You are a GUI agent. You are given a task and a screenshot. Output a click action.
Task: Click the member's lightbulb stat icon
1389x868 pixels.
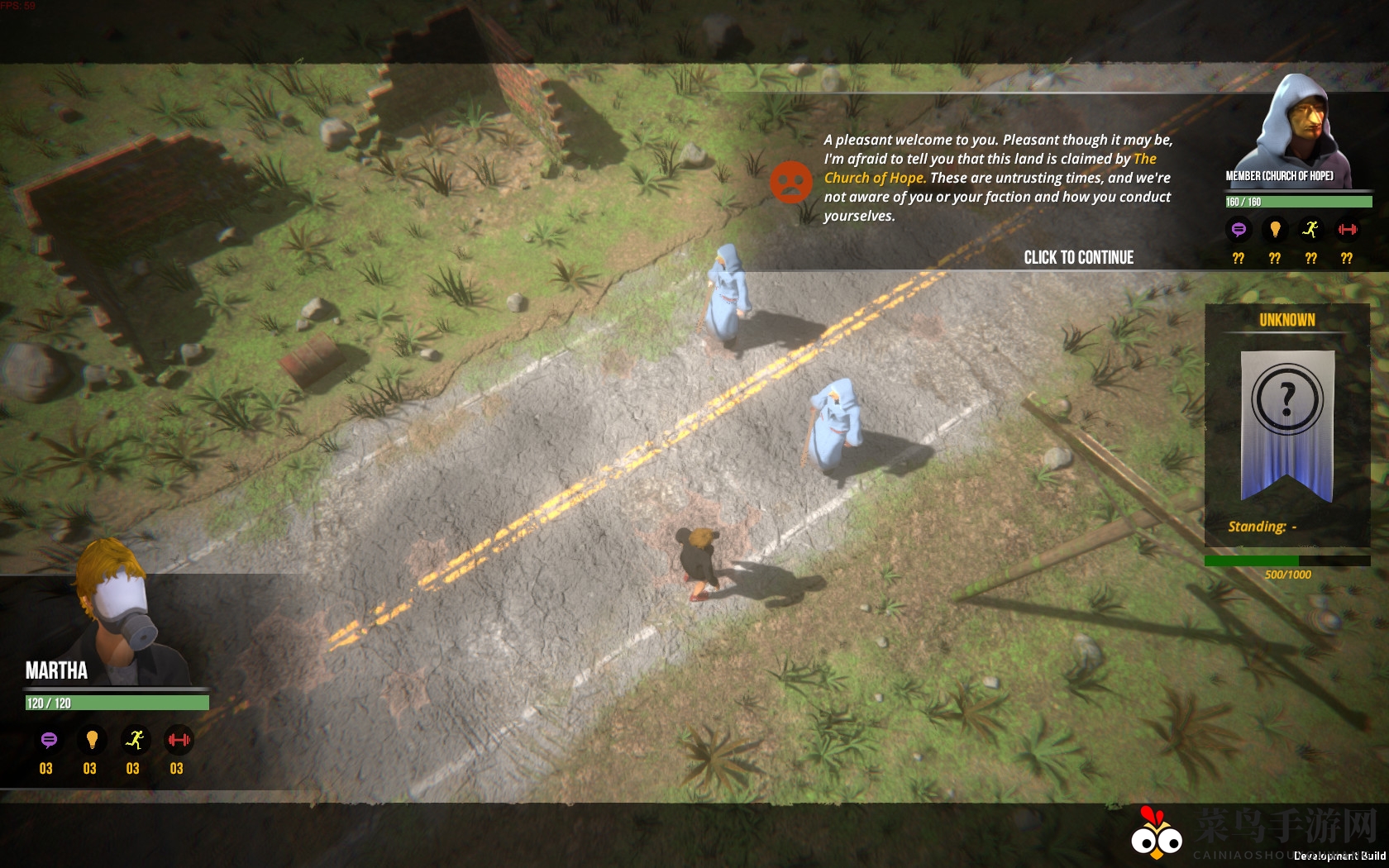(1275, 229)
